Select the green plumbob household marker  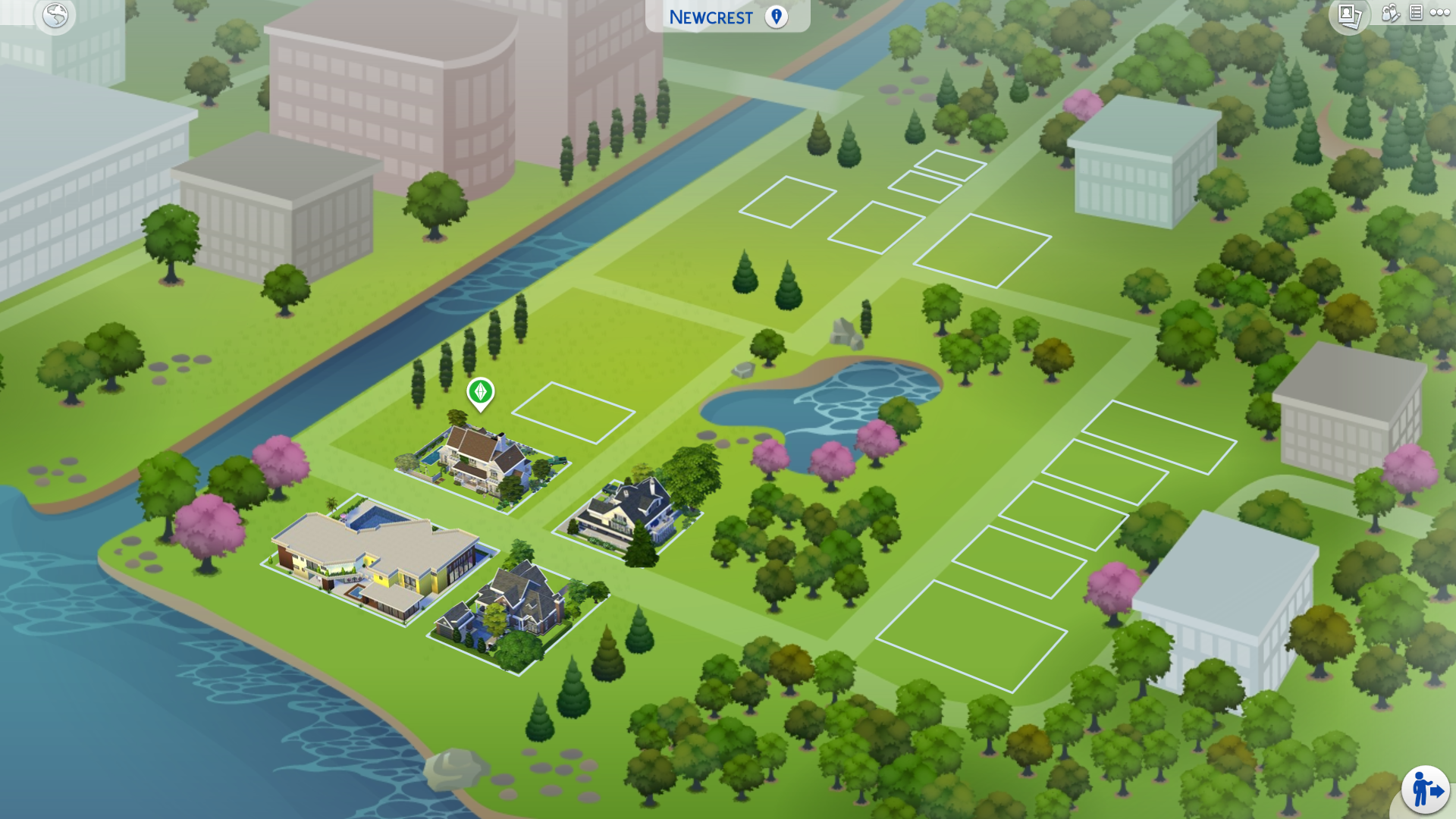pos(480,393)
